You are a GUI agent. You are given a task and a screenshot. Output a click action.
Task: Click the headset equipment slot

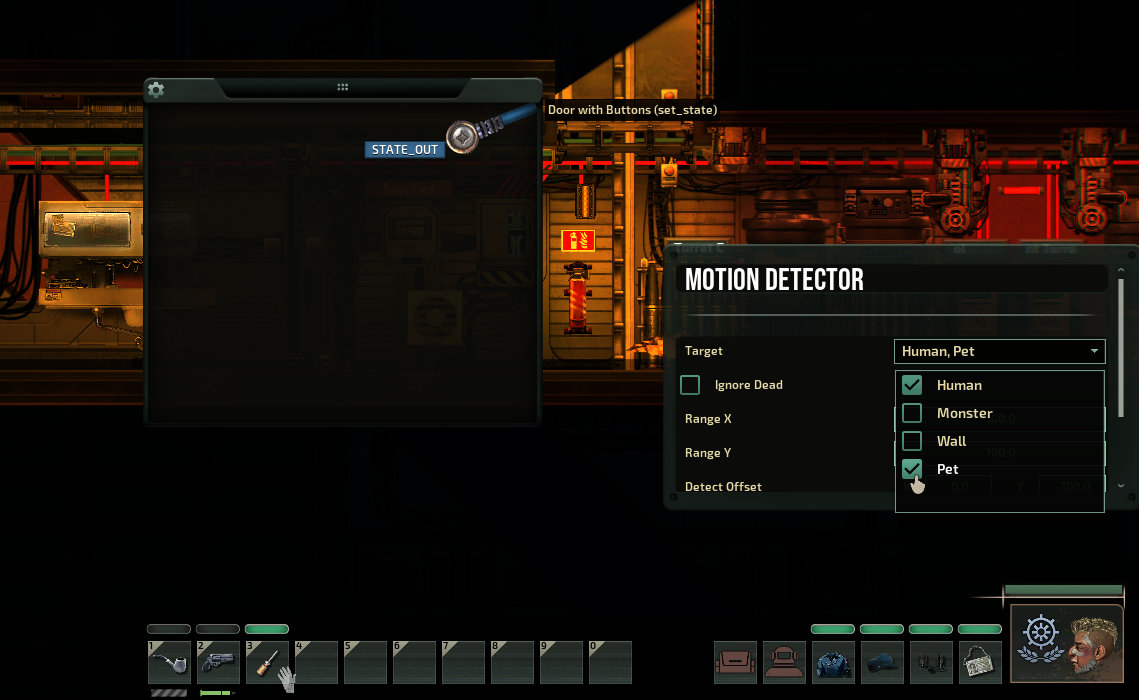point(931,662)
